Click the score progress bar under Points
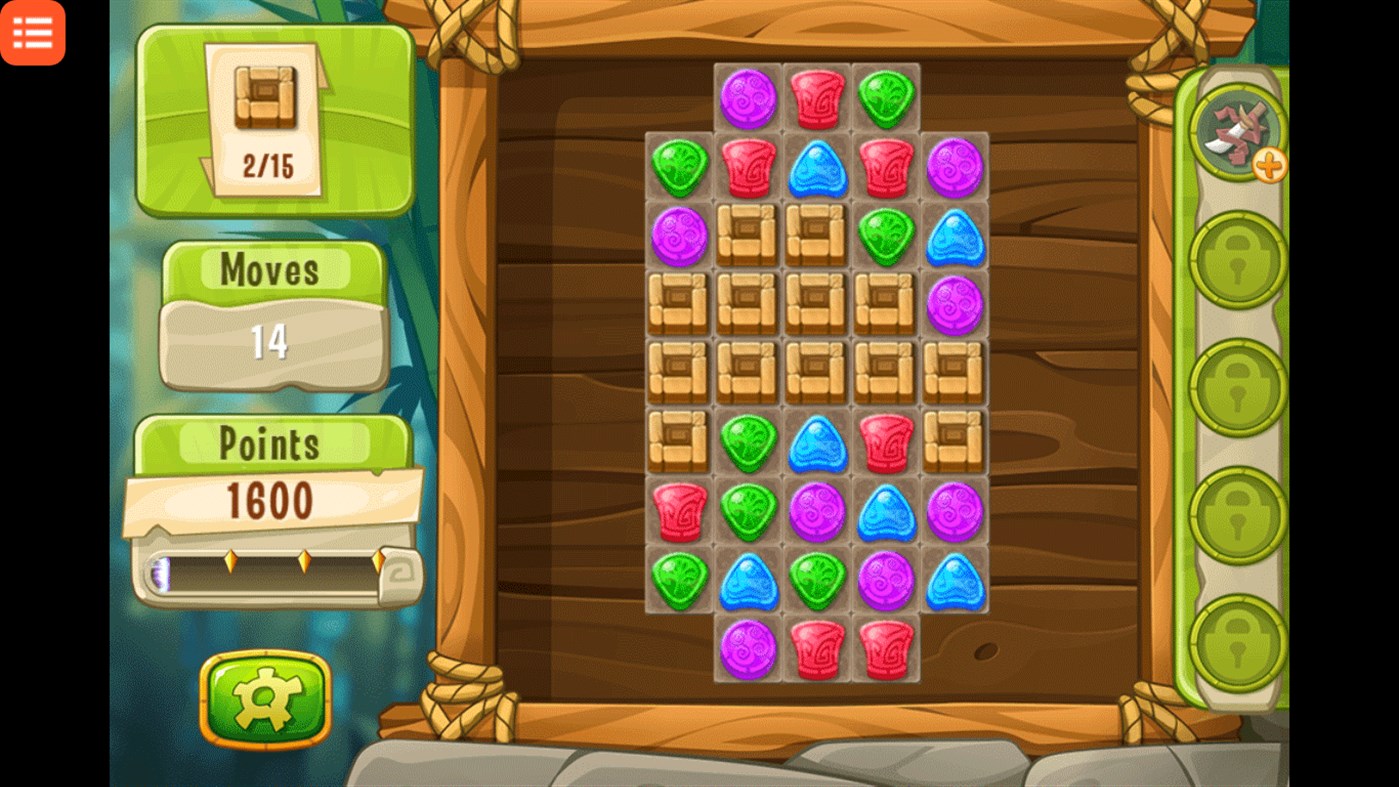Viewport: 1399px width, 787px height. pos(272,565)
